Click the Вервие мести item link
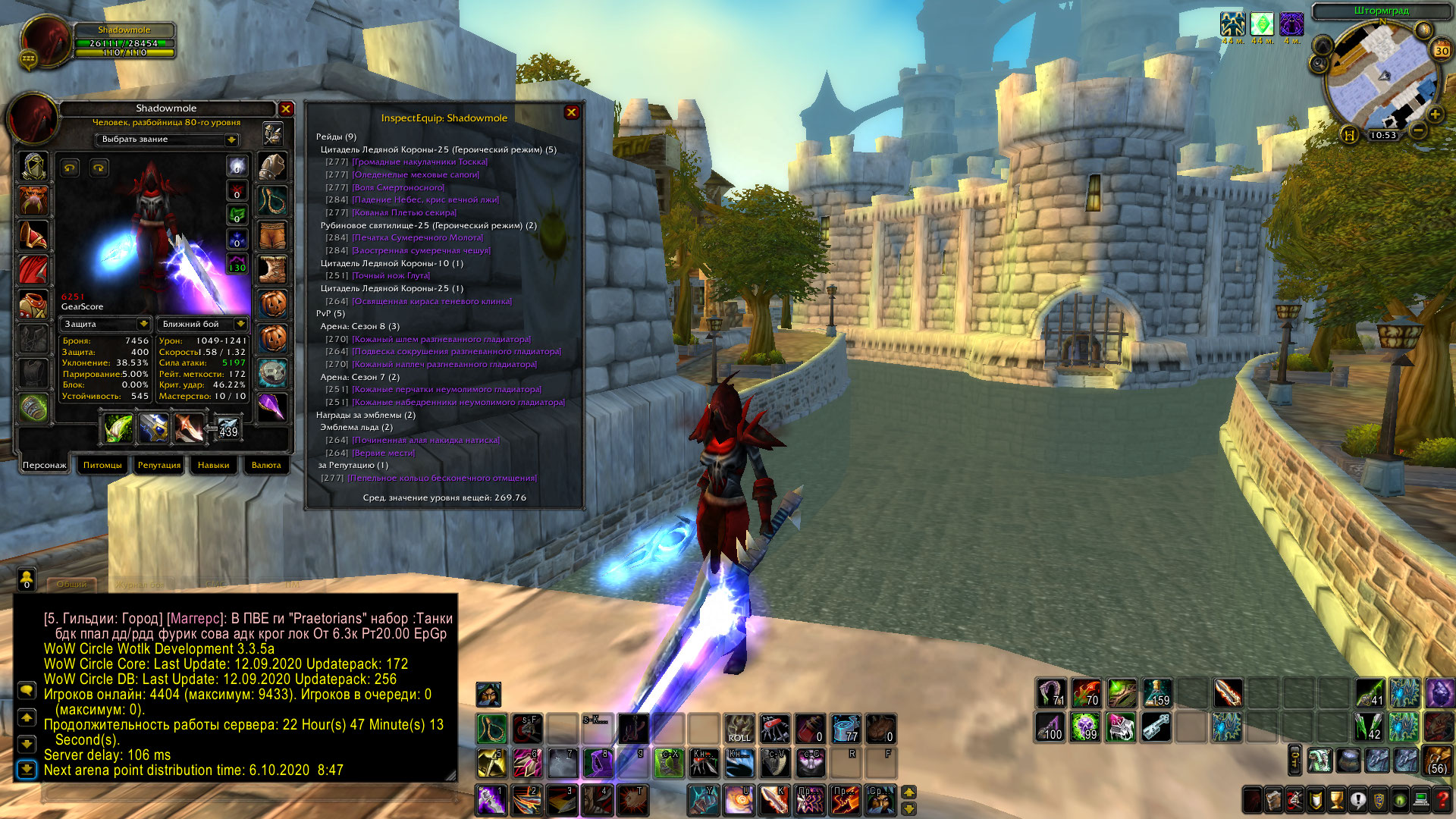The image size is (1456, 819). (384, 453)
